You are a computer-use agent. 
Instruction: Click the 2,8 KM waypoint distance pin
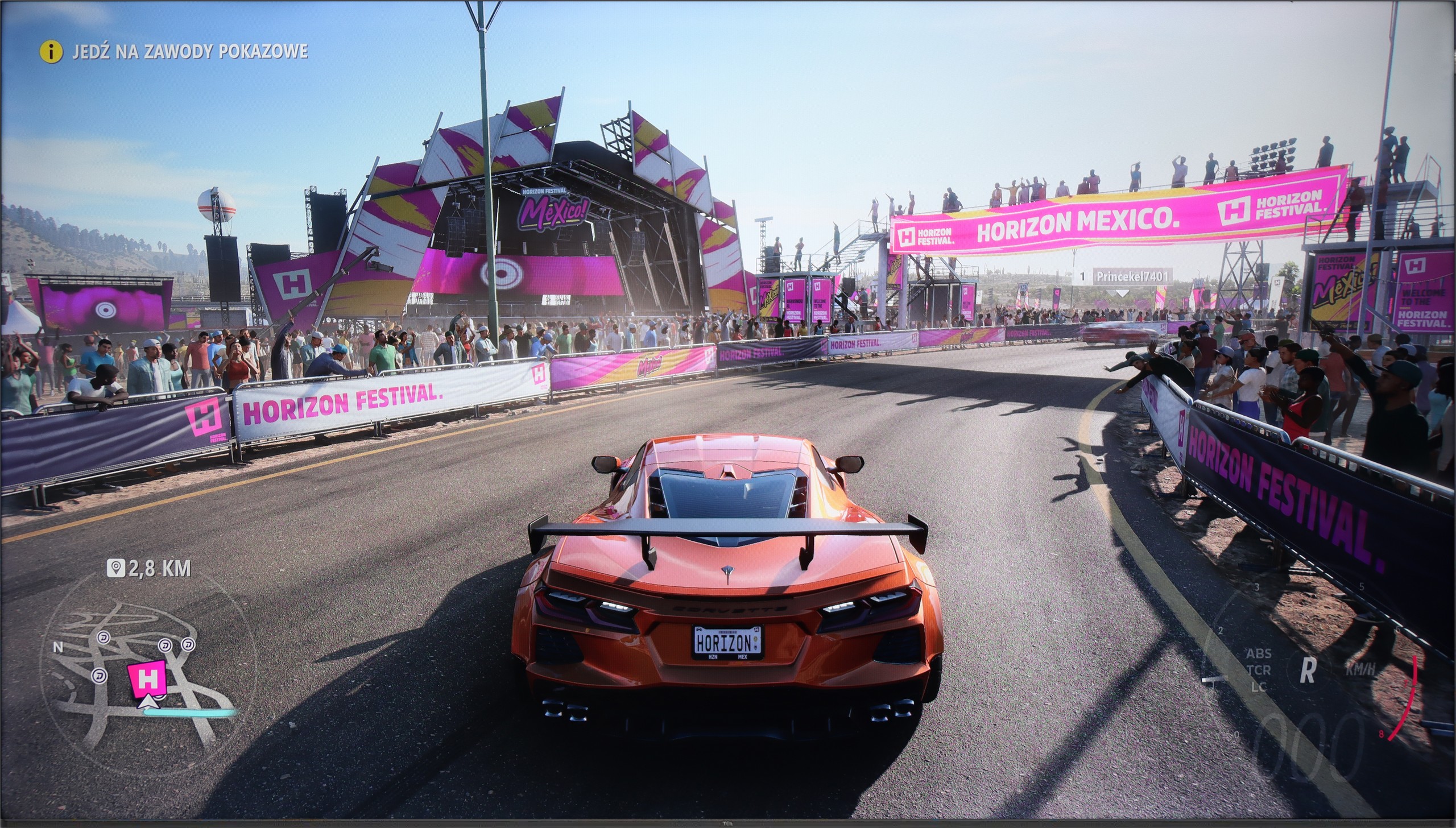click(116, 568)
